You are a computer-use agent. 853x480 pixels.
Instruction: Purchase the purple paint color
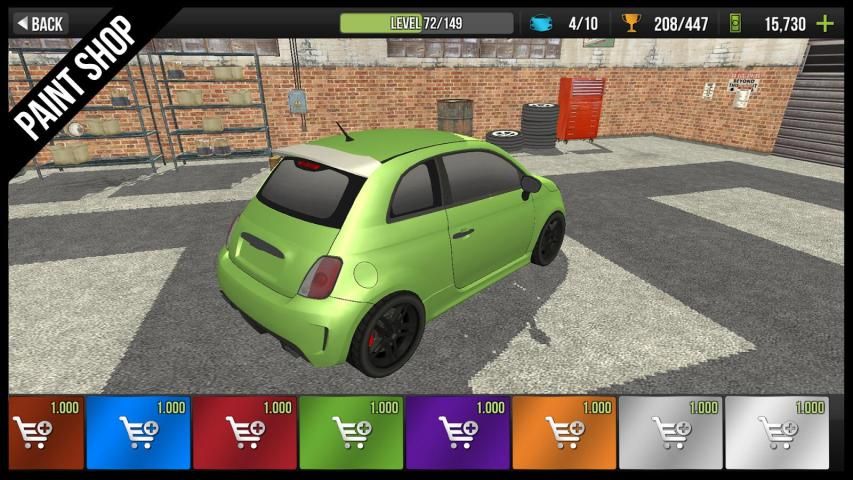pyautogui.click(x=457, y=433)
